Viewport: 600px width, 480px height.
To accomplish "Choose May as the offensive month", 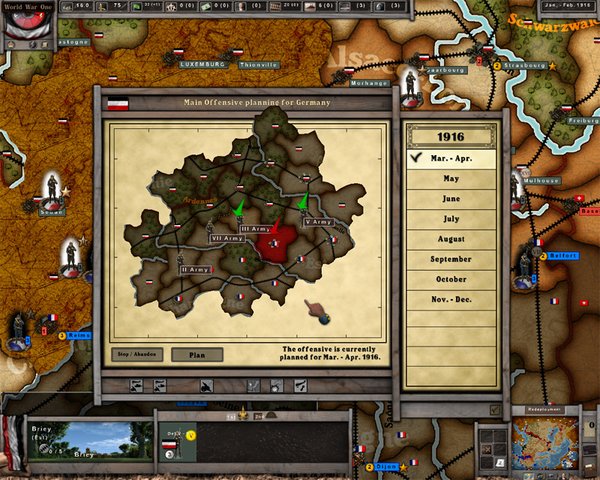I will pos(452,178).
